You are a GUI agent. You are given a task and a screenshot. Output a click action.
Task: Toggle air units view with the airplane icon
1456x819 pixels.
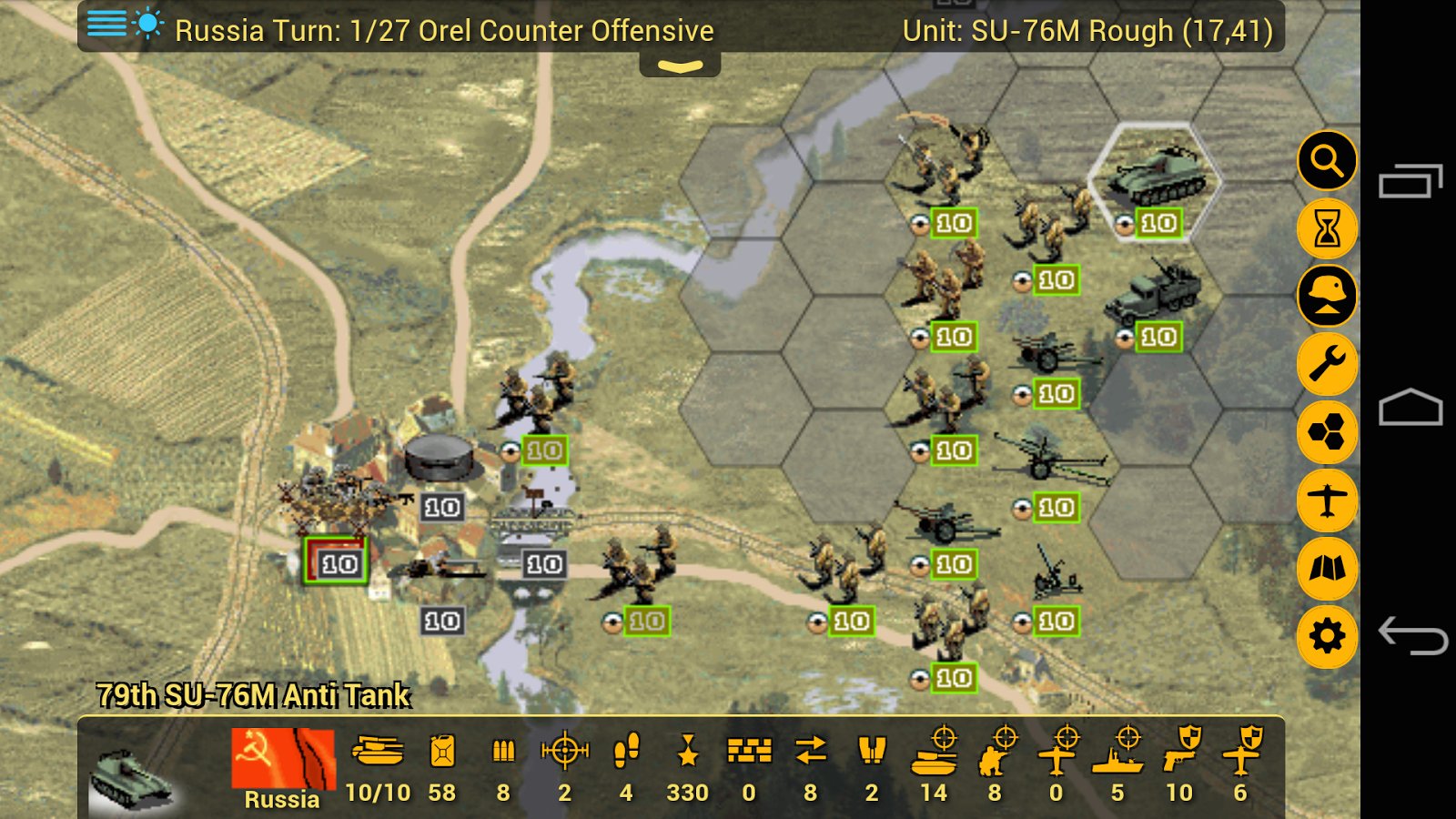1328,499
